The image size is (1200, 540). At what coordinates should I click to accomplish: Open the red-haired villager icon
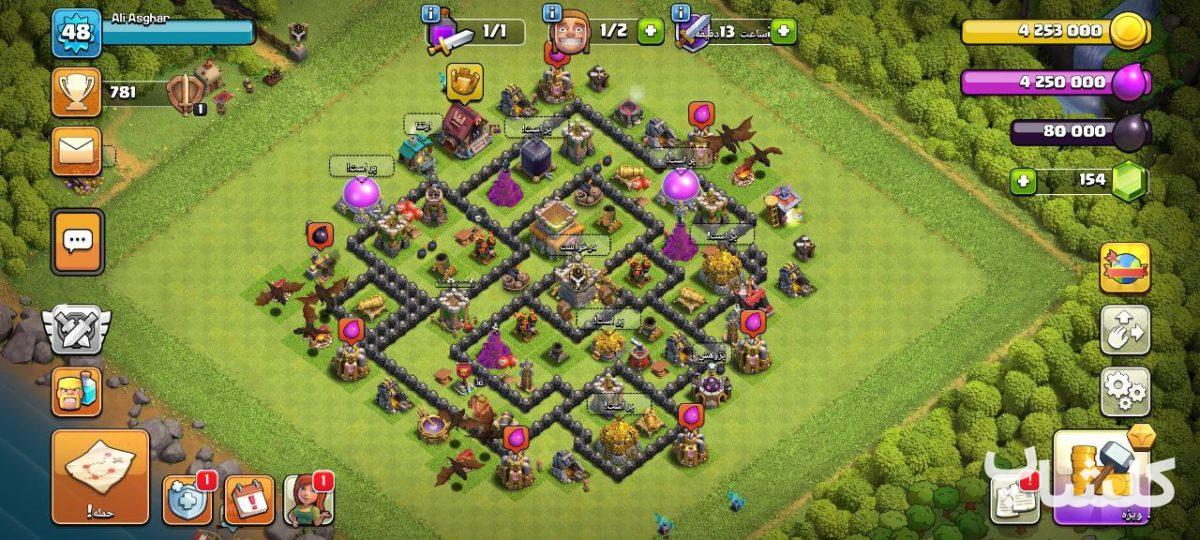tap(308, 499)
